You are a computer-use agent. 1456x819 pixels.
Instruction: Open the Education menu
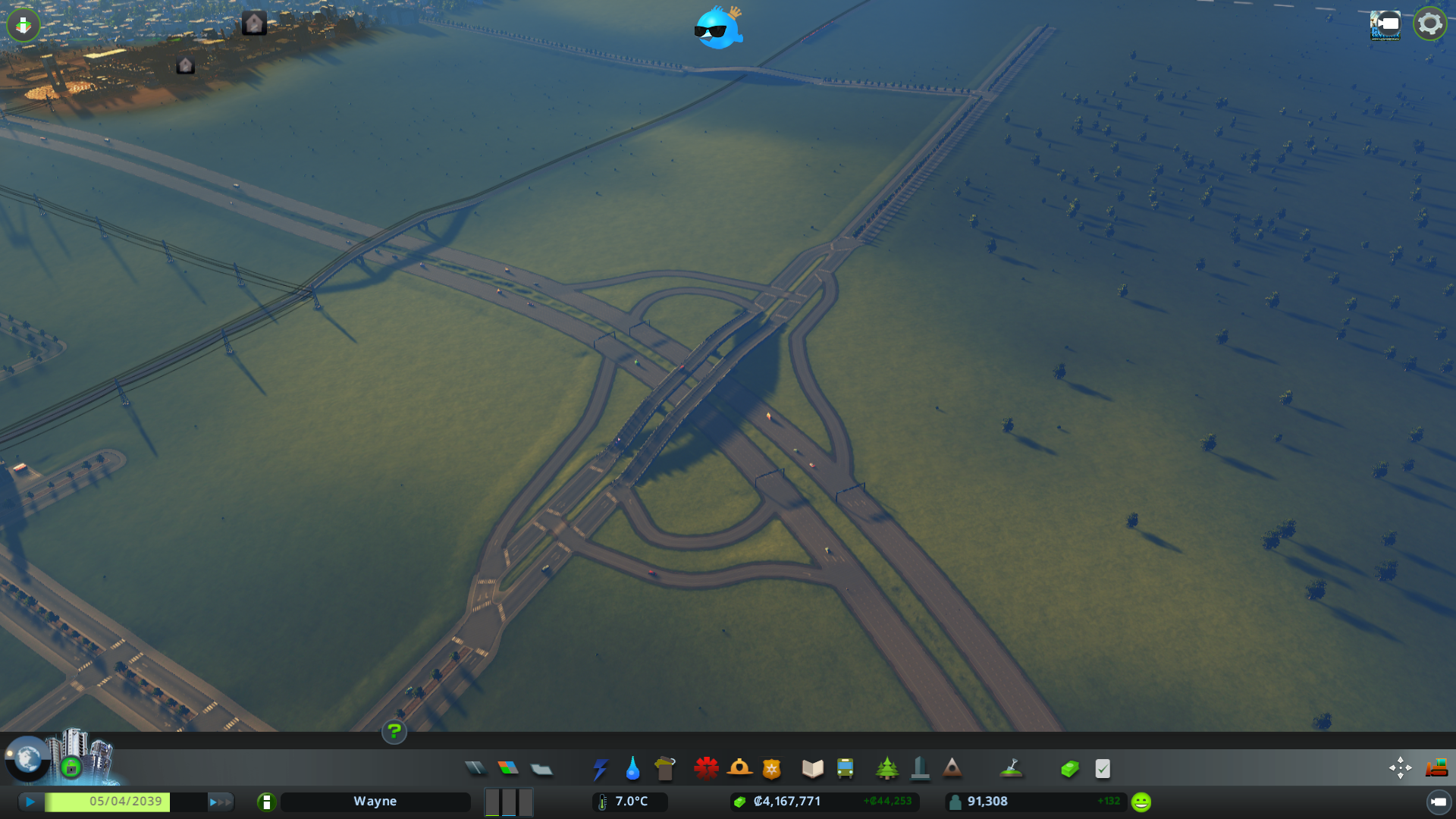(811, 768)
